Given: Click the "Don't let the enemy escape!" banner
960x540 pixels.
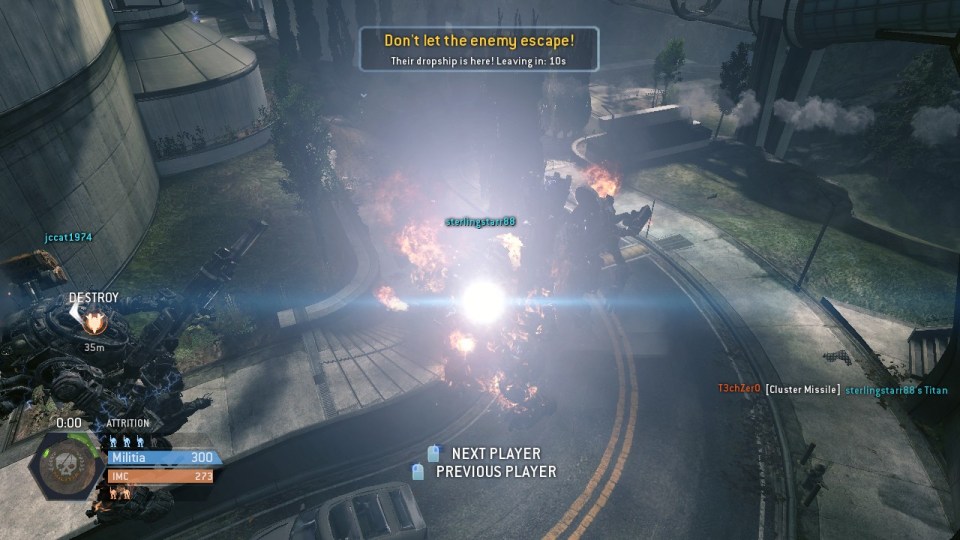Looking at the screenshot, I should pos(479,49).
